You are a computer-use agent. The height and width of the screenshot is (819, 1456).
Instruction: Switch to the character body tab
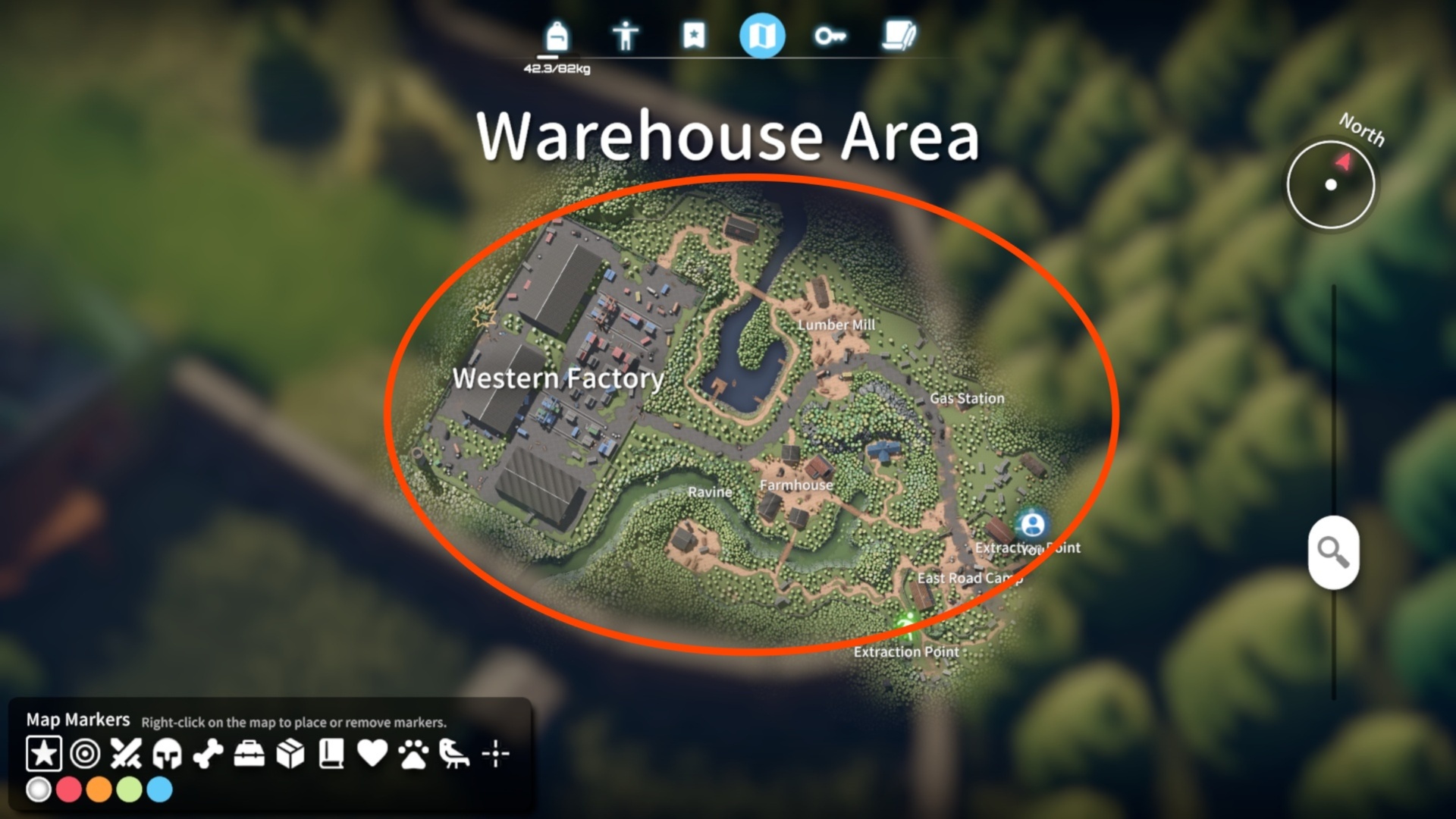pos(626,36)
